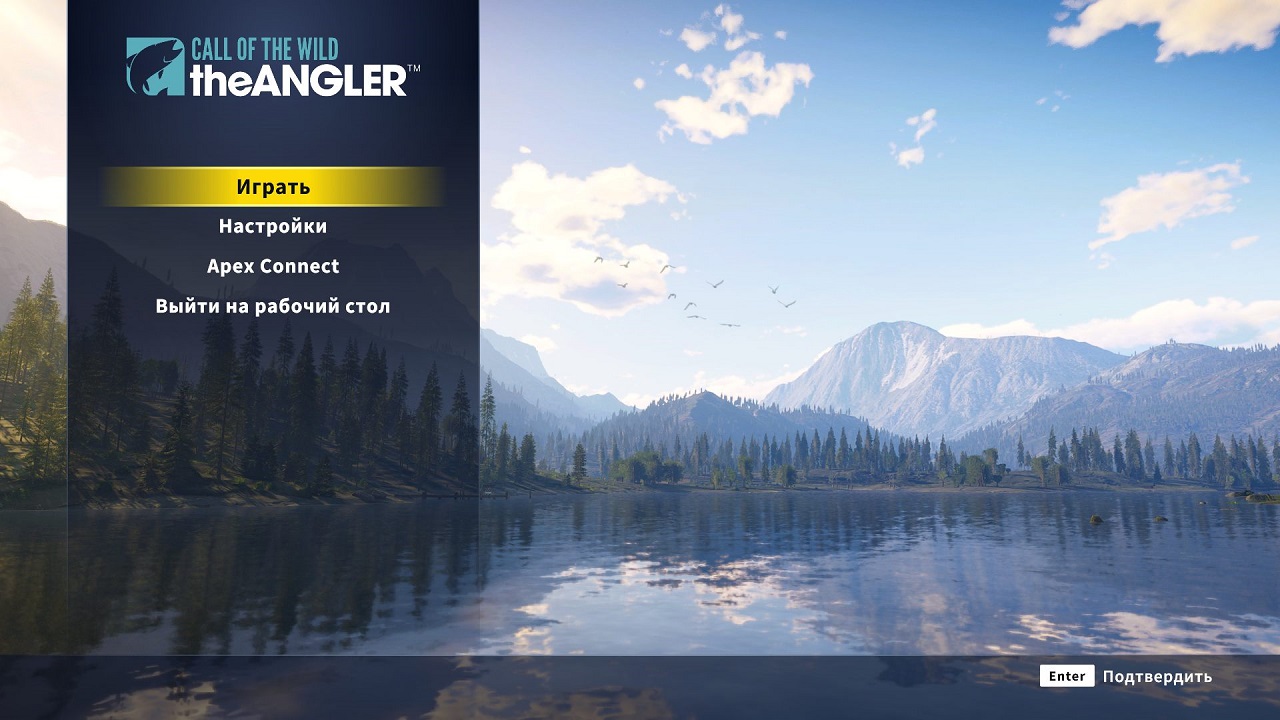Image resolution: width=1280 pixels, height=720 pixels.
Task: Click the Enter key badge at bottom right
Action: (x=1066, y=677)
